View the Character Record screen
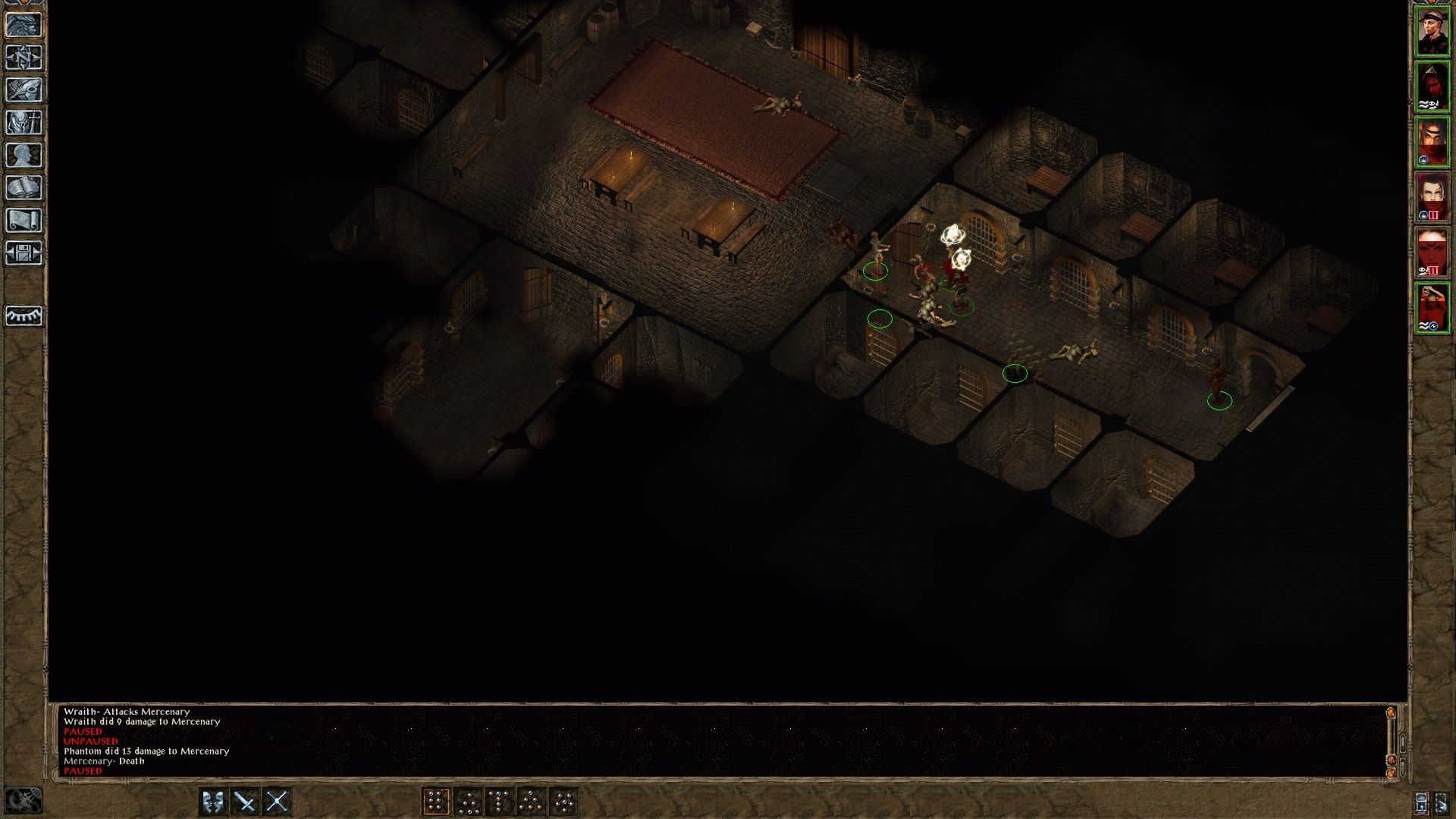This screenshot has width=1456, height=819. coord(24,152)
